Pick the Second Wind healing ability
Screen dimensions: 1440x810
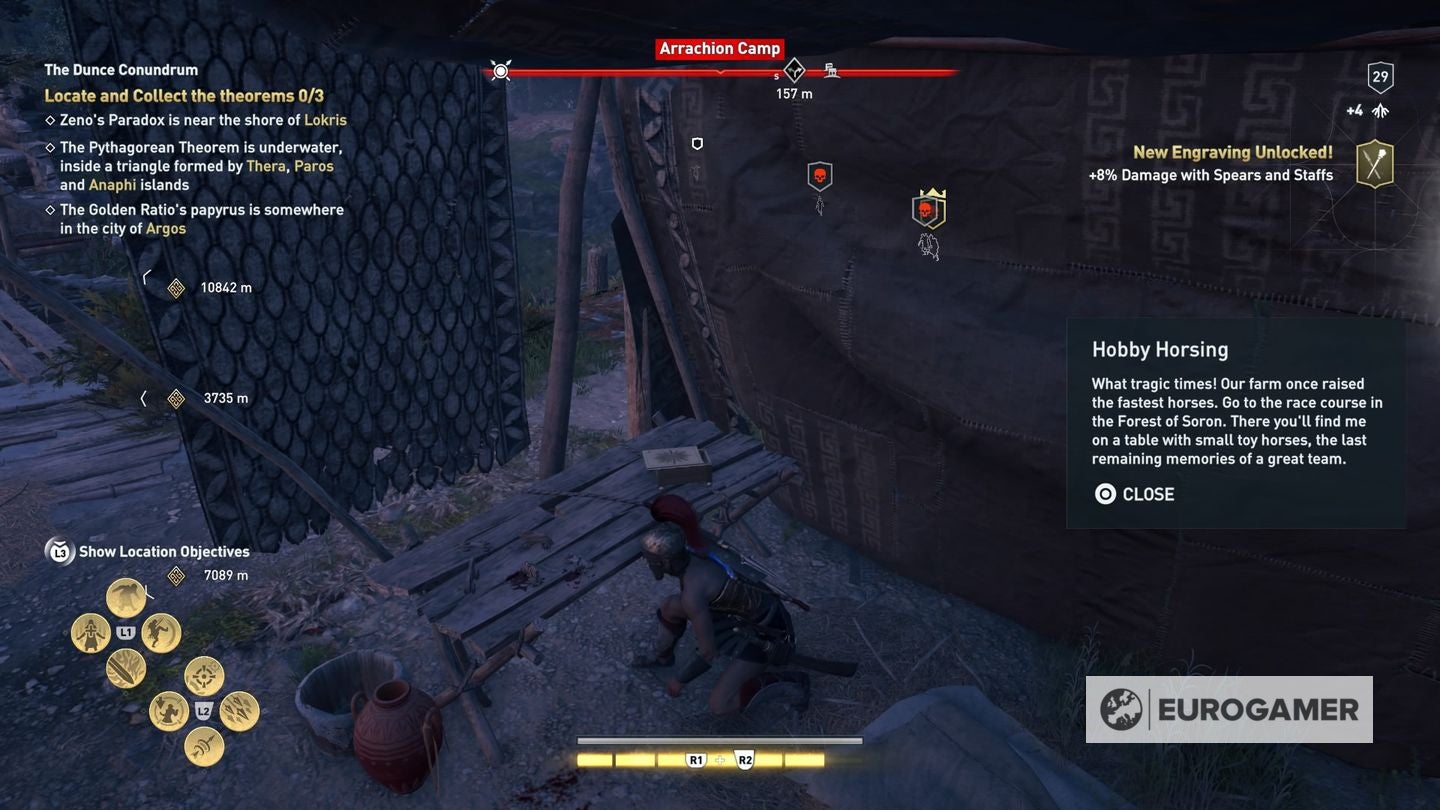[89, 632]
